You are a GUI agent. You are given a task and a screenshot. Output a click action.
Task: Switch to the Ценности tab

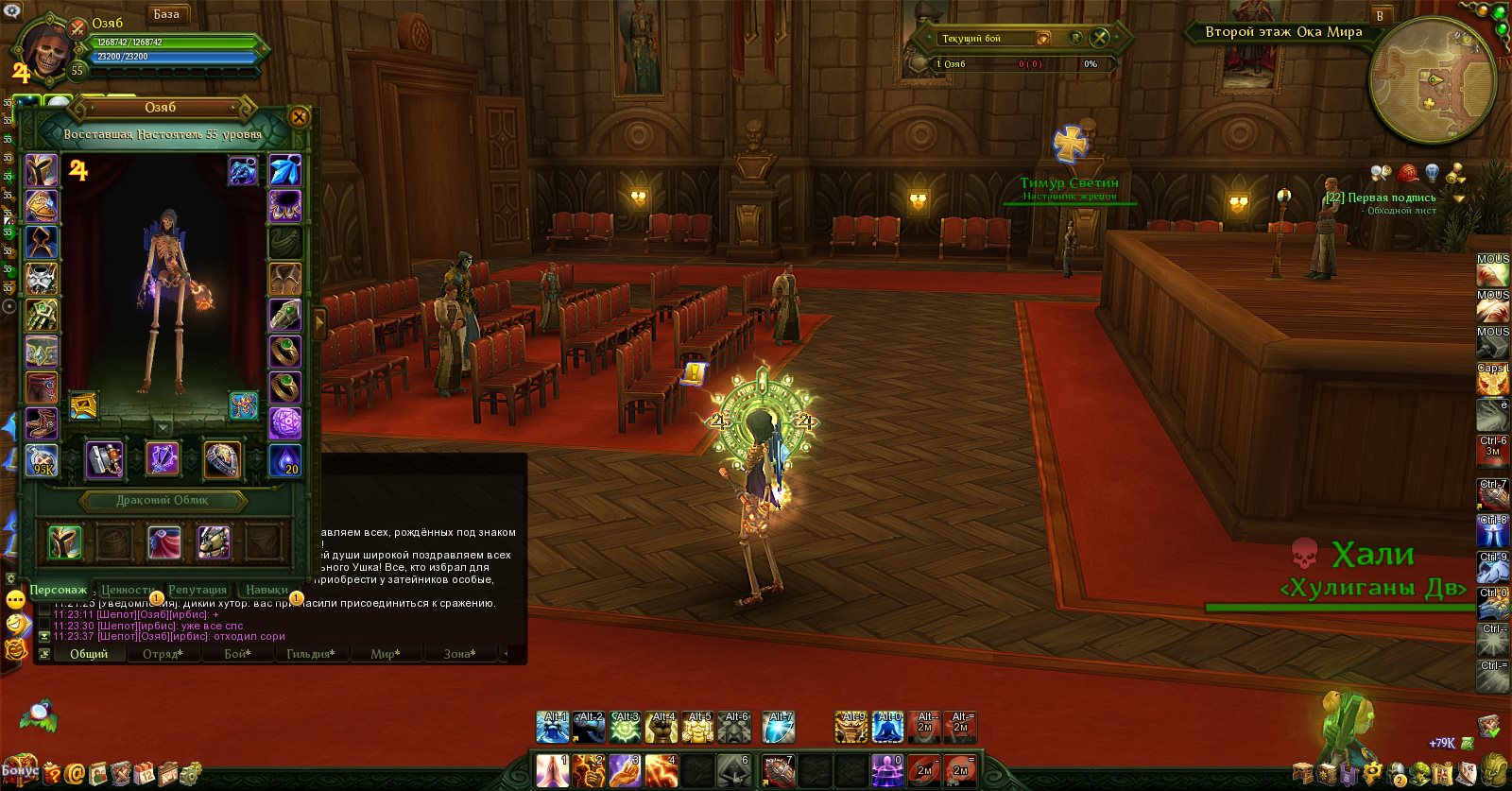128,590
